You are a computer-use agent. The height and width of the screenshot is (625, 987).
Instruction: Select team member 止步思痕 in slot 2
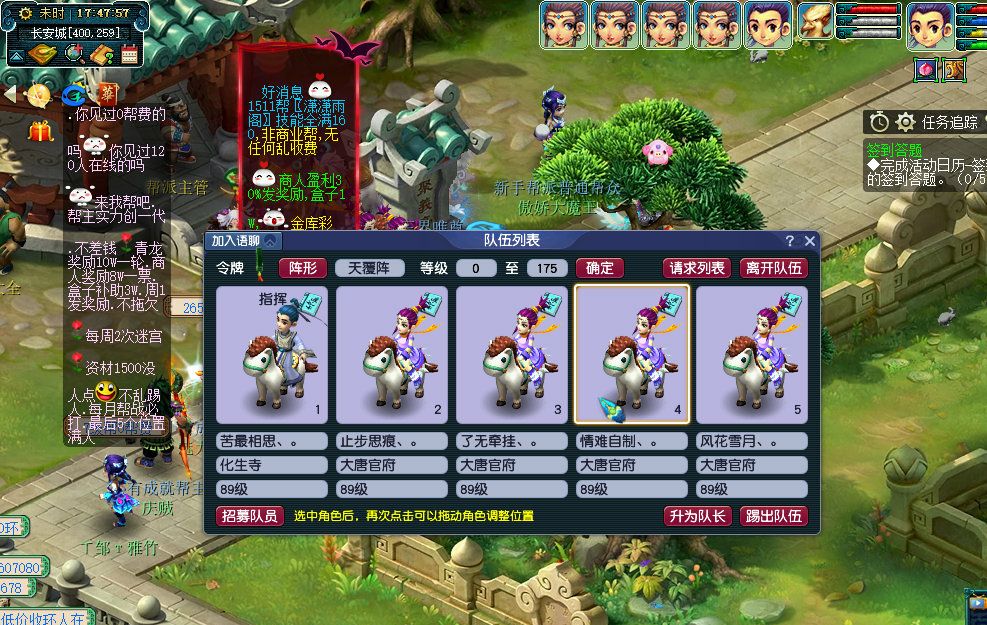pos(392,355)
